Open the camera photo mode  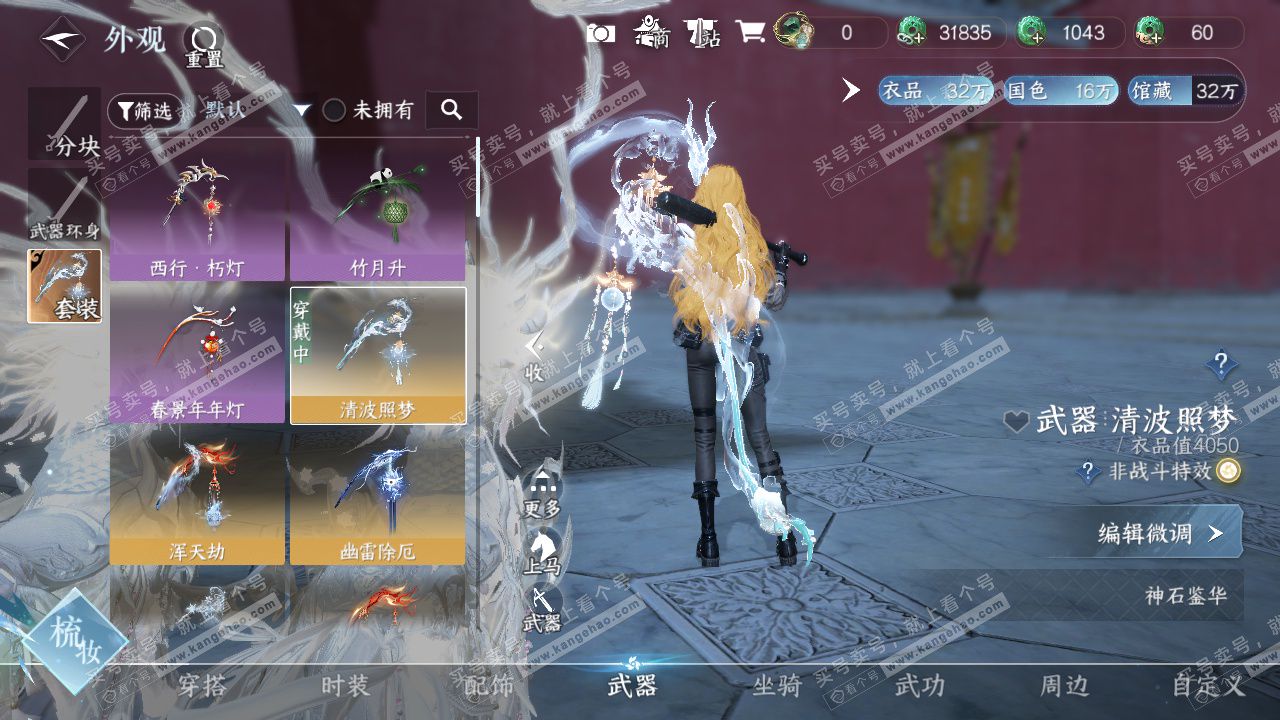tap(601, 33)
